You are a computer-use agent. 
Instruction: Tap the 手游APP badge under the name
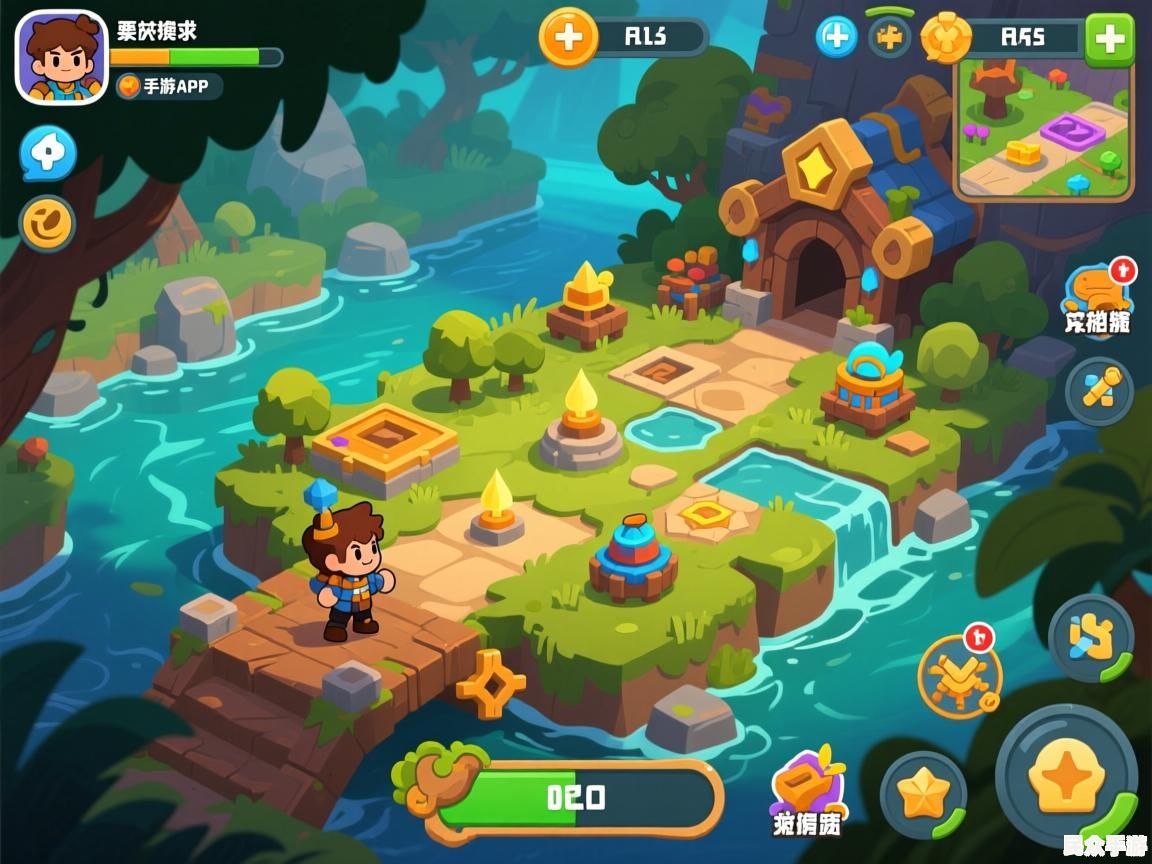(x=168, y=87)
